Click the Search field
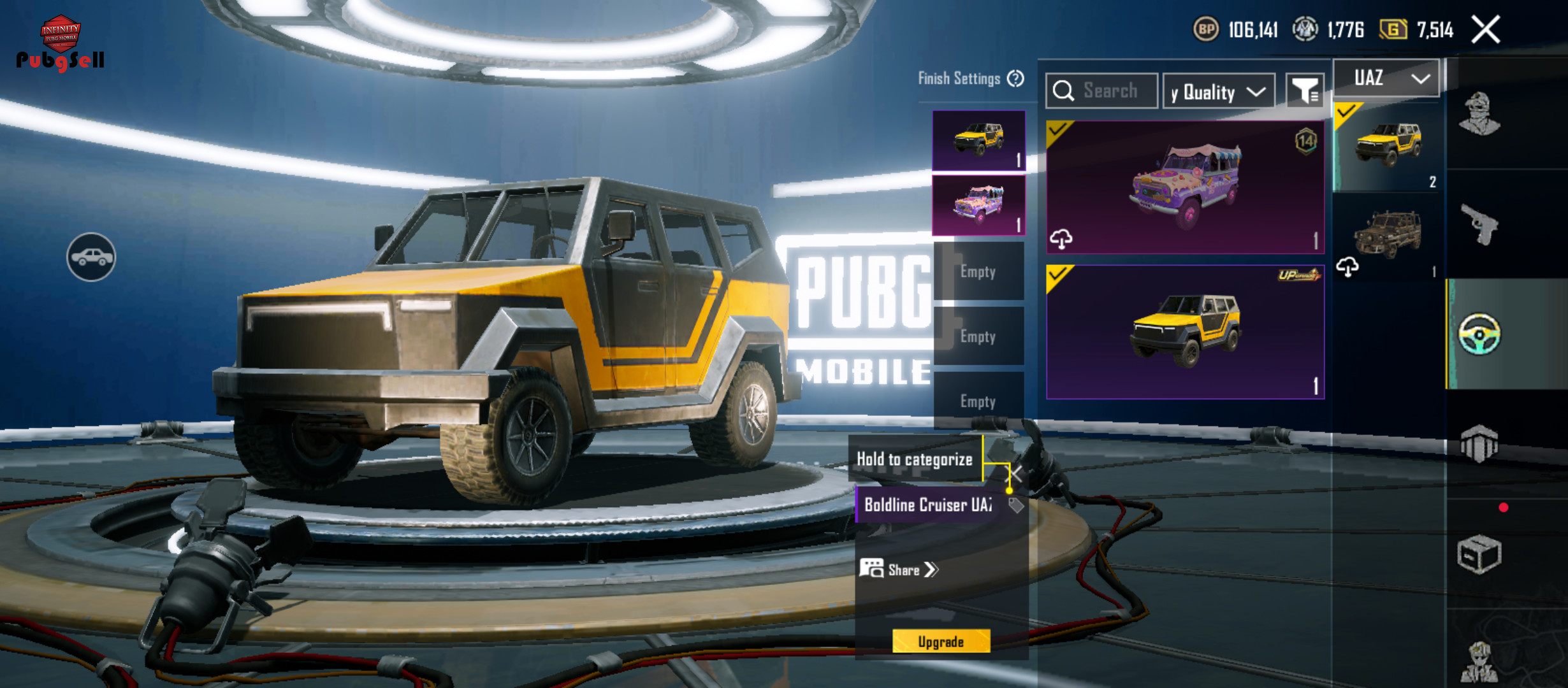Image resolution: width=1568 pixels, height=688 pixels. coord(1110,91)
